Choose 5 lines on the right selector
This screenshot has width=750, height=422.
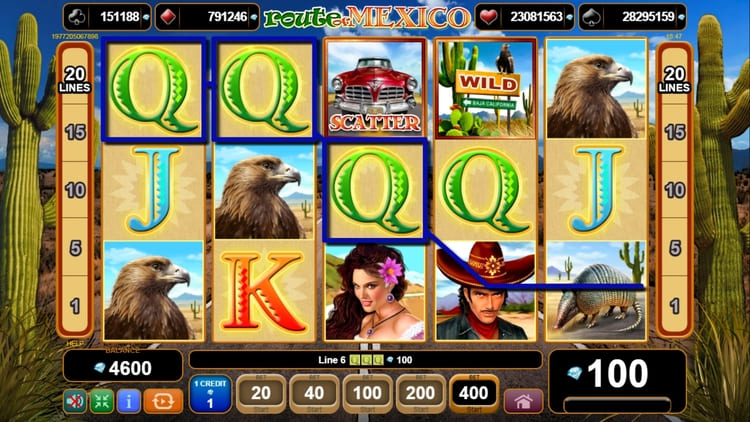point(675,247)
